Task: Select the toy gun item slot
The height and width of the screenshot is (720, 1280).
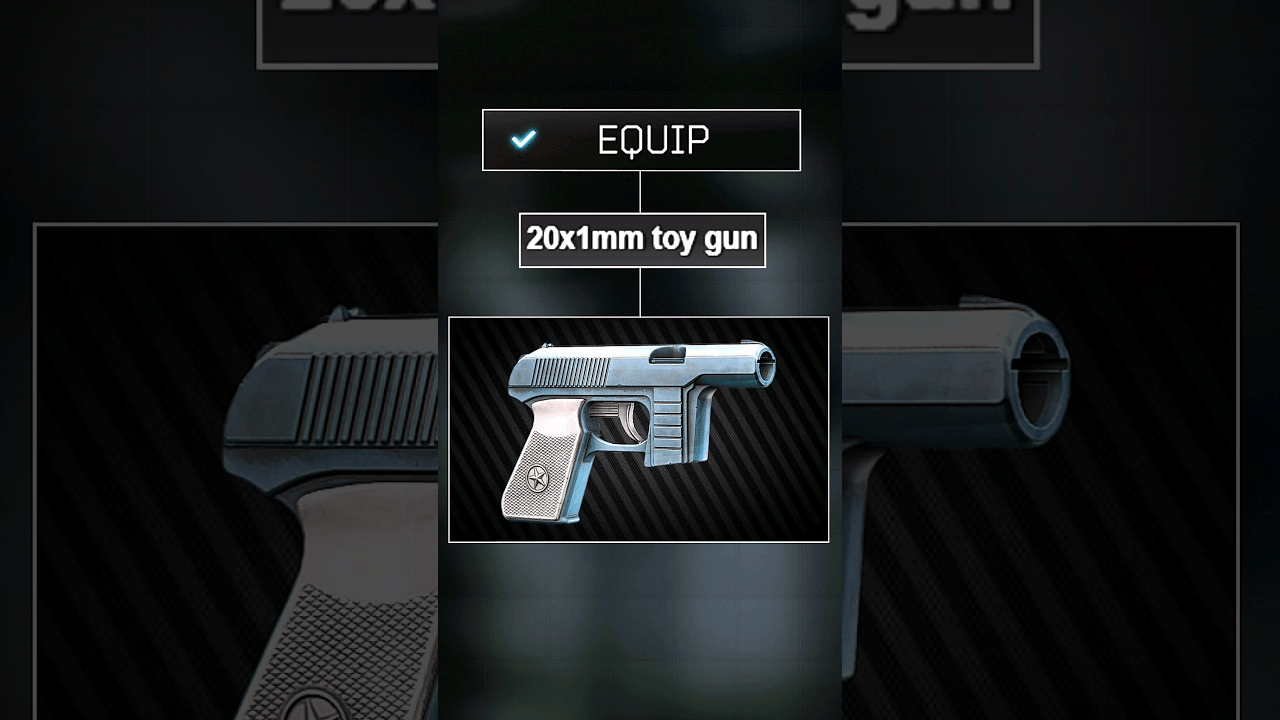Action: click(x=638, y=430)
